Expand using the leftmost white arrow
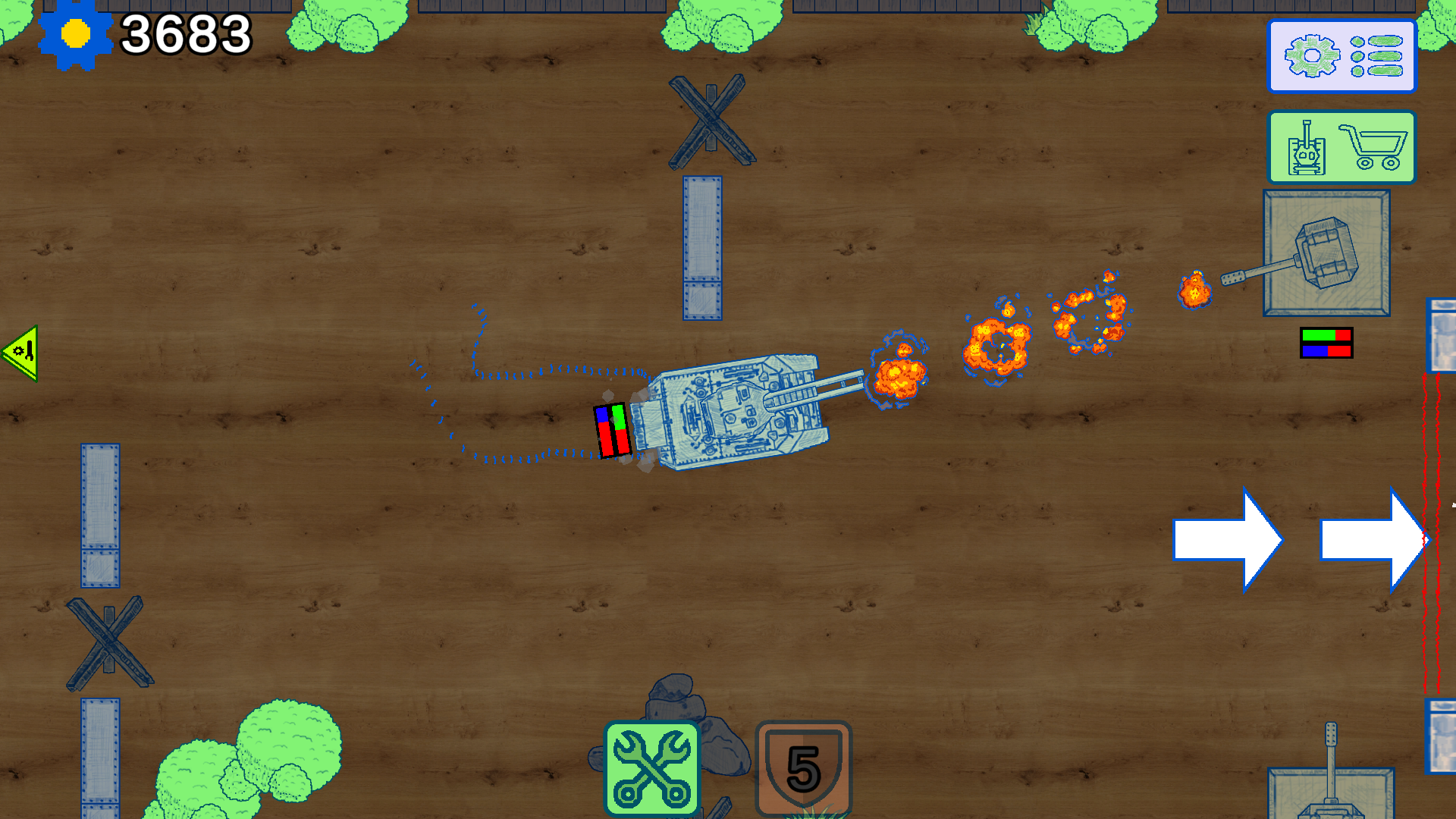 pos(1227,538)
